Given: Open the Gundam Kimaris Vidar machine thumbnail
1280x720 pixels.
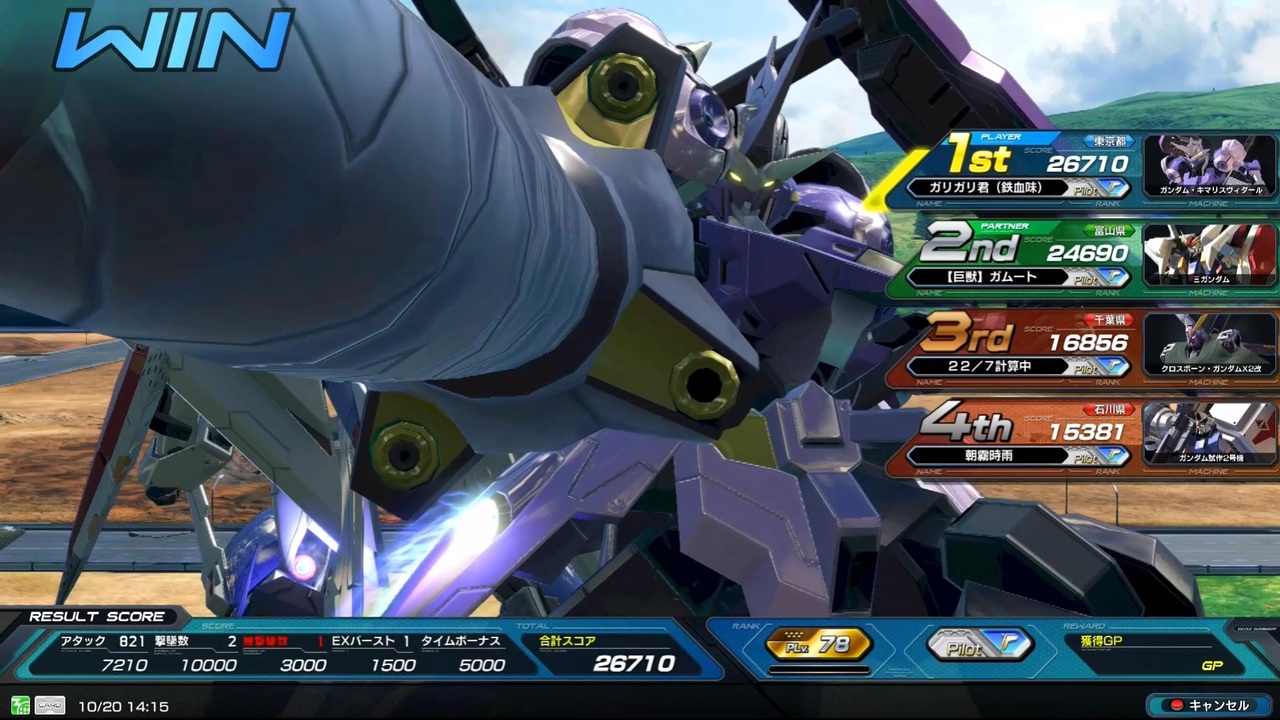Looking at the screenshot, I should click(1209, 163).
